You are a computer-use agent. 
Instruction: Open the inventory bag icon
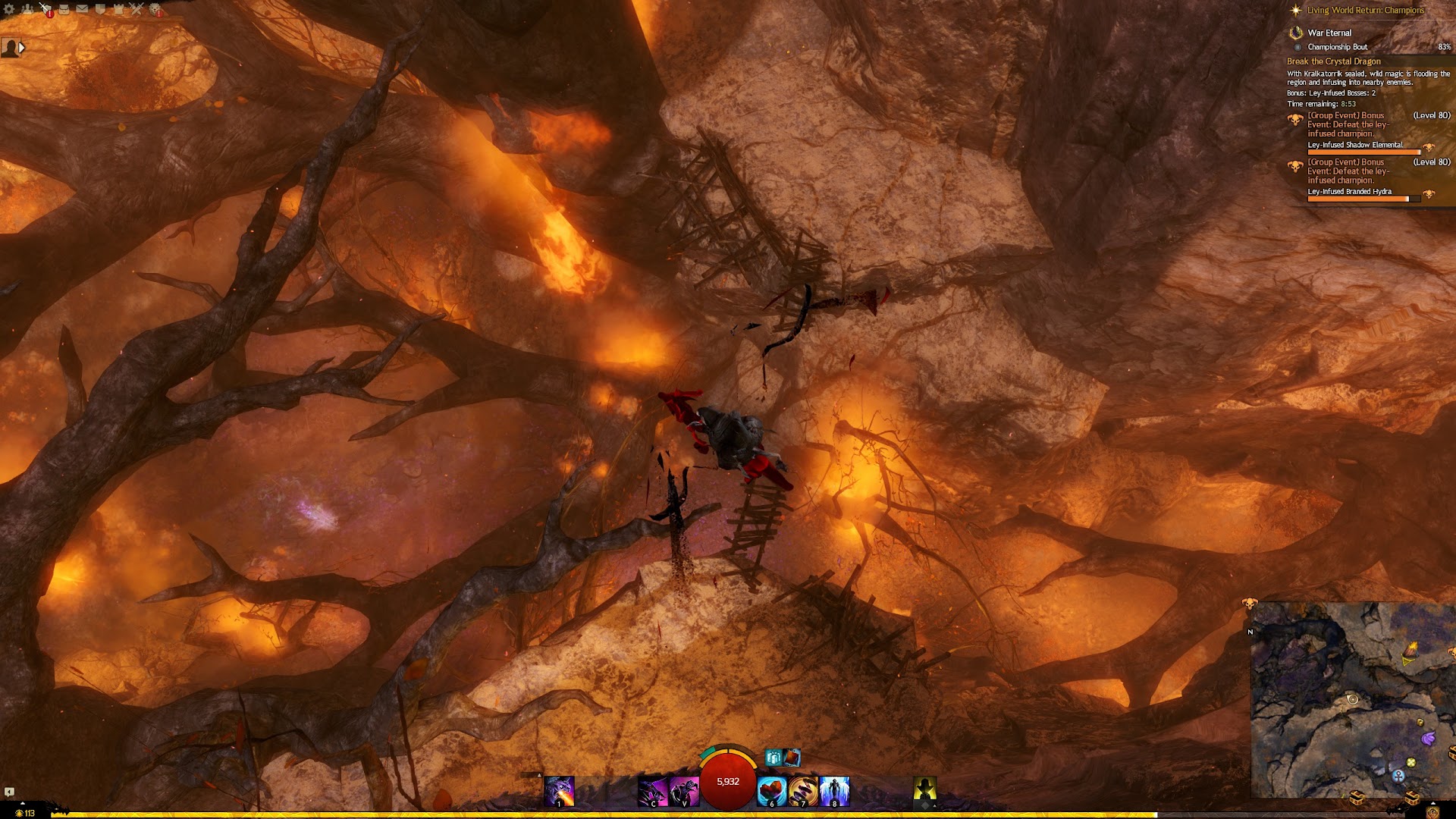(x=64, y=9)
